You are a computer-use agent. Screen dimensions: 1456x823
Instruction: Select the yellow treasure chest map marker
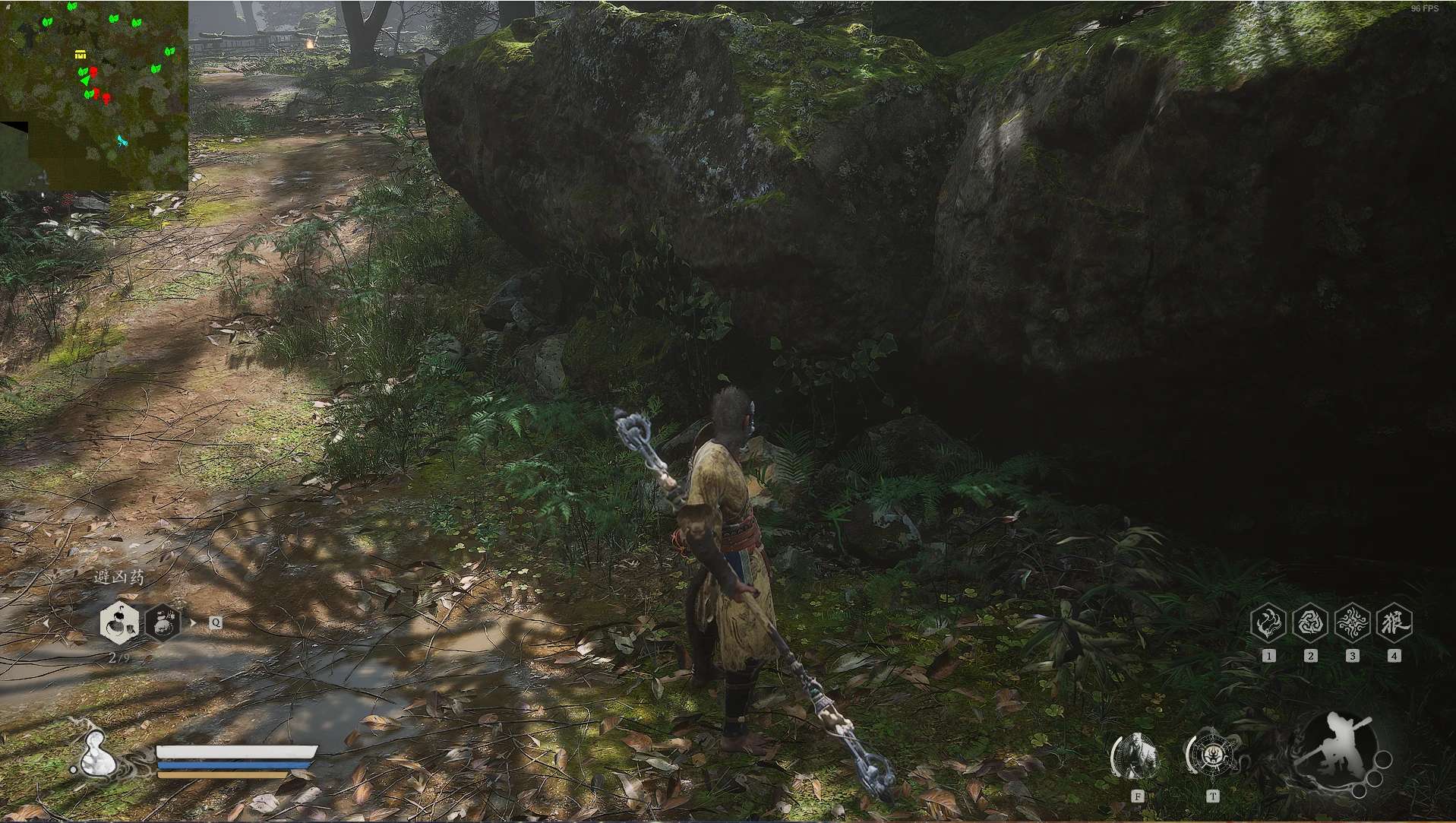click(80, 54)
